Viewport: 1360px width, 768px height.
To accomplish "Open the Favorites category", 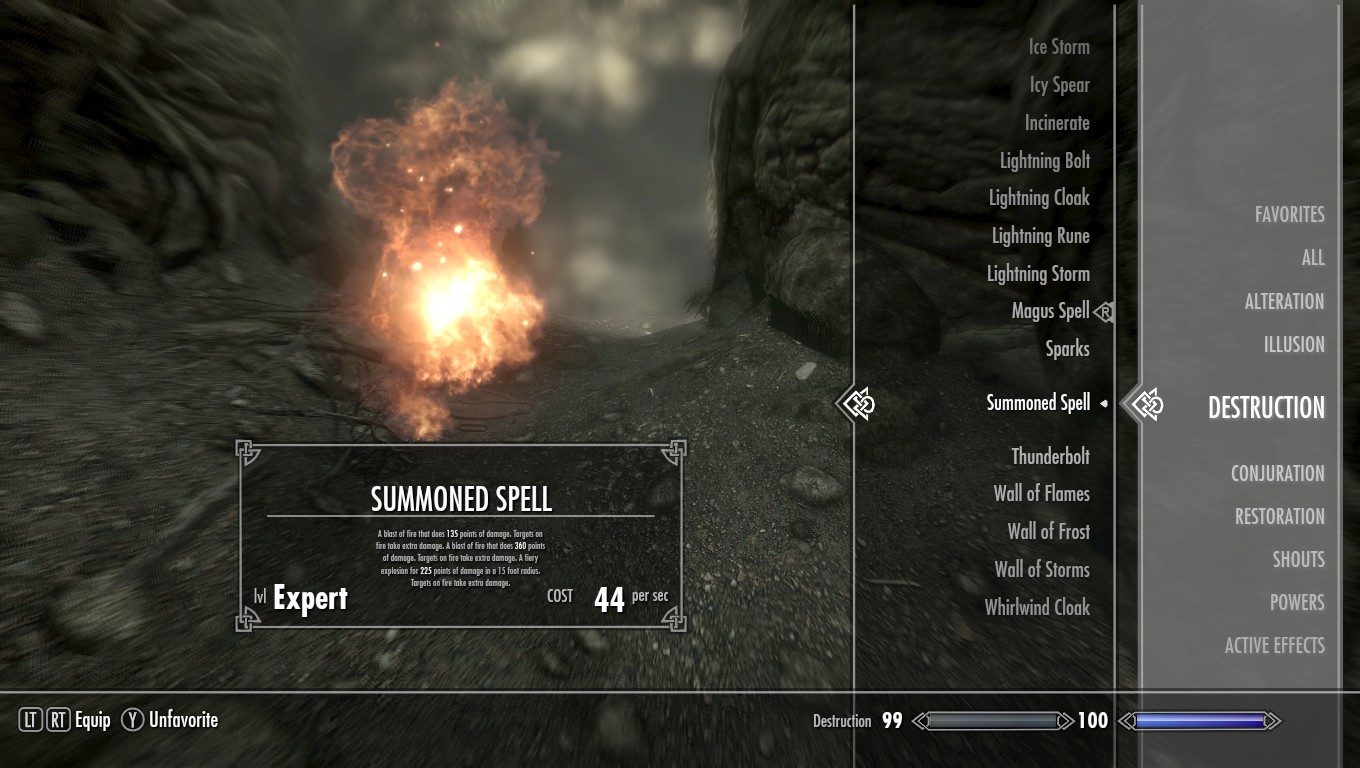I will click(x=1289, y=215).
